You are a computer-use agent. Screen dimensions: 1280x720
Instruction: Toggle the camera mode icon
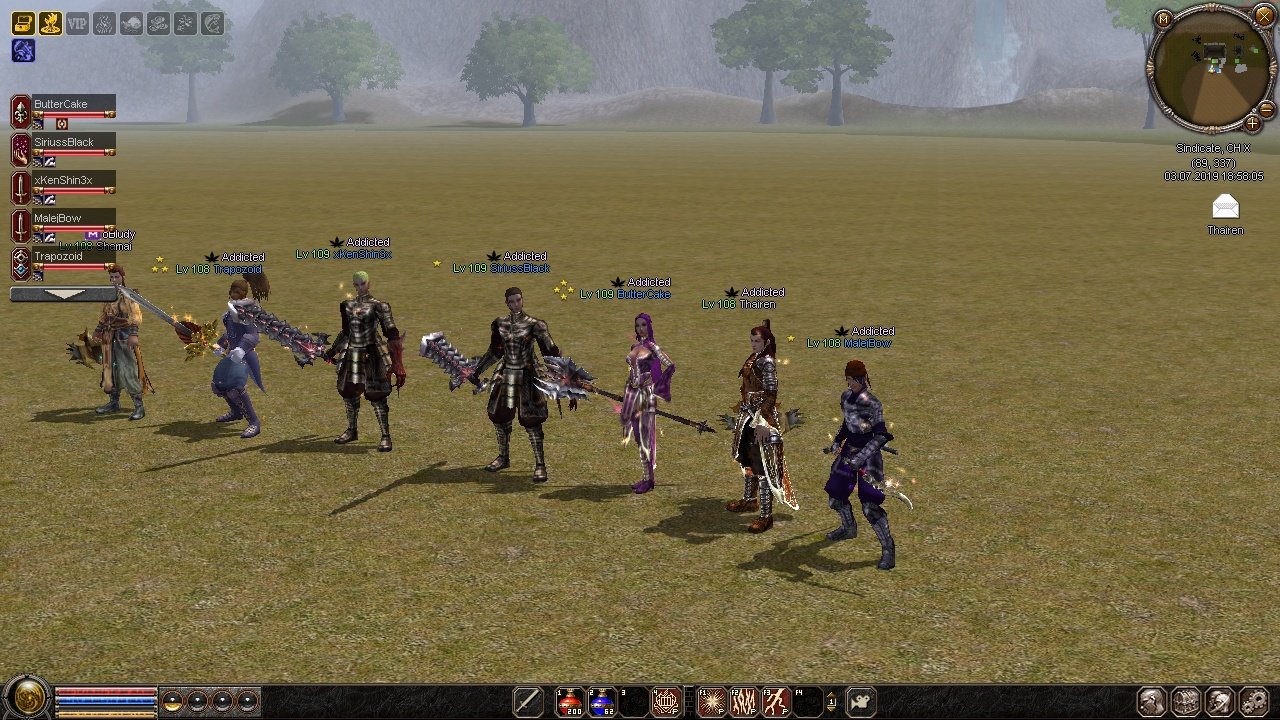[862, 702]
